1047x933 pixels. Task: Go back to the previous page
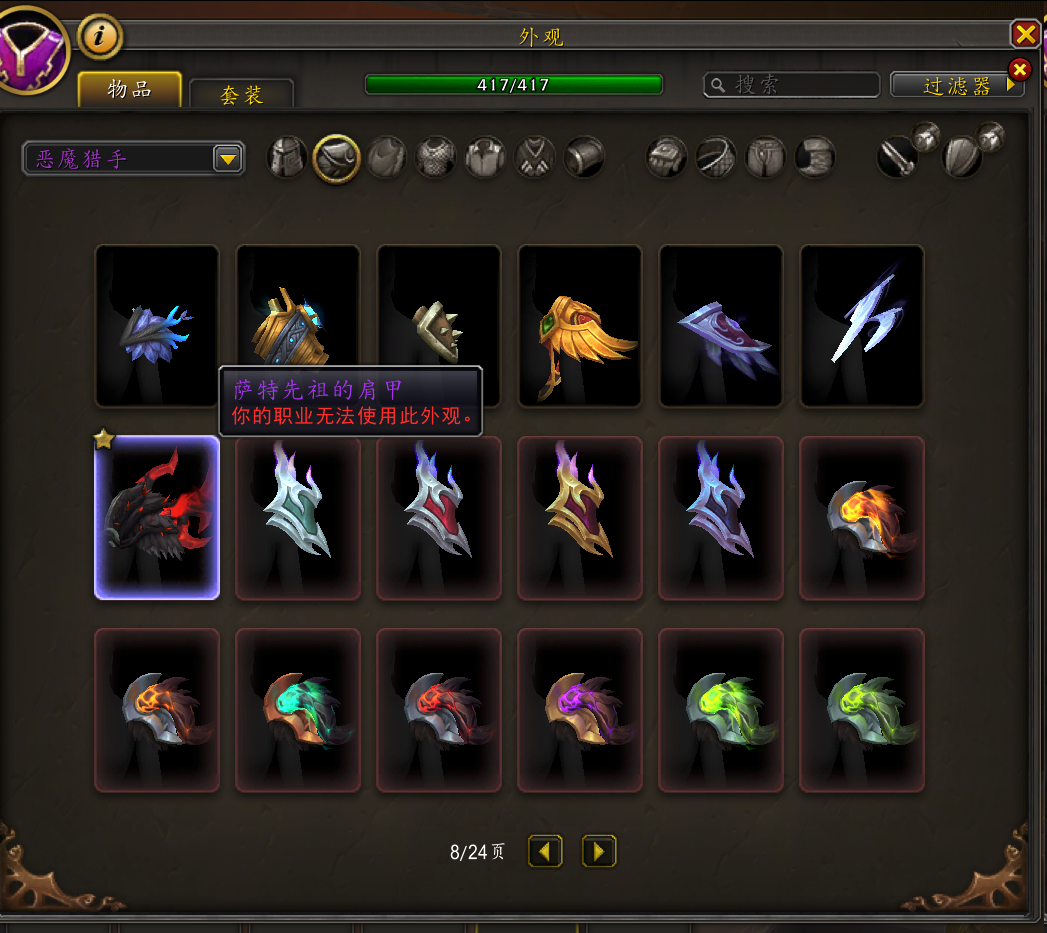(x=545, y=852)
